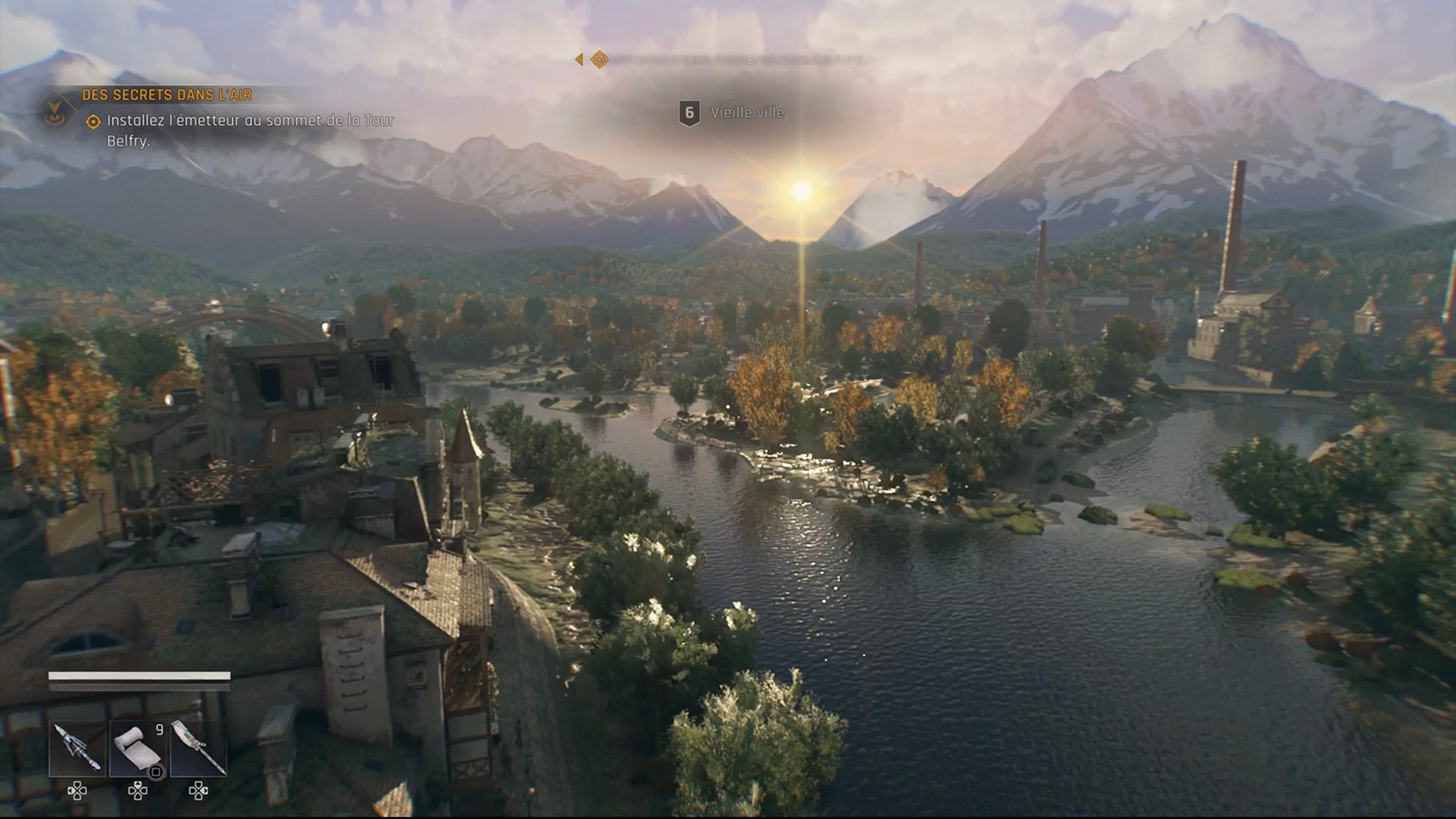Click the yellow waypoint arrow on the compass

[x=579, y=60]
